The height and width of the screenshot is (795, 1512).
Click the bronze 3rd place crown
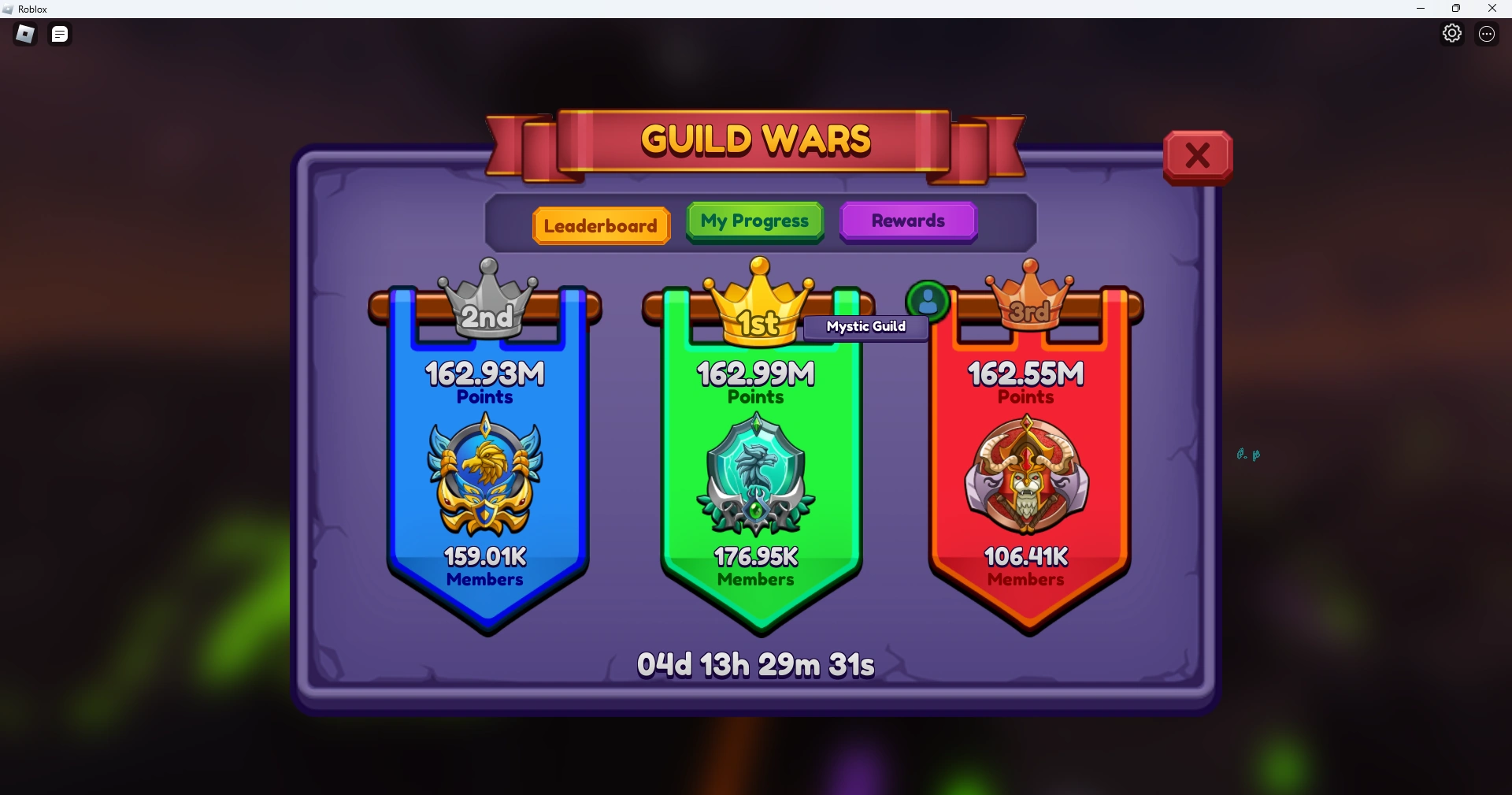(1030, 295)
